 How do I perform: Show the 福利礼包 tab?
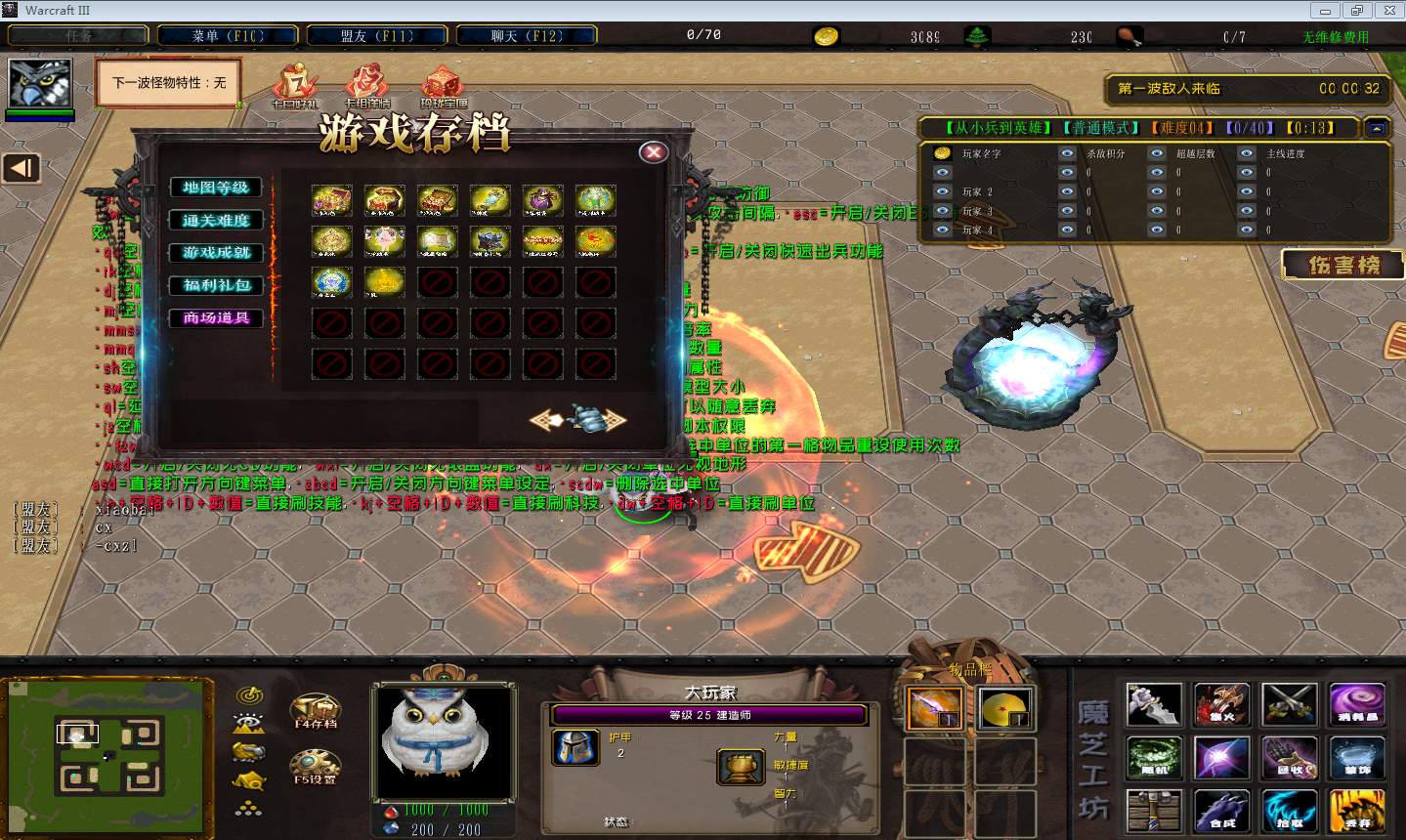(216, 285)
